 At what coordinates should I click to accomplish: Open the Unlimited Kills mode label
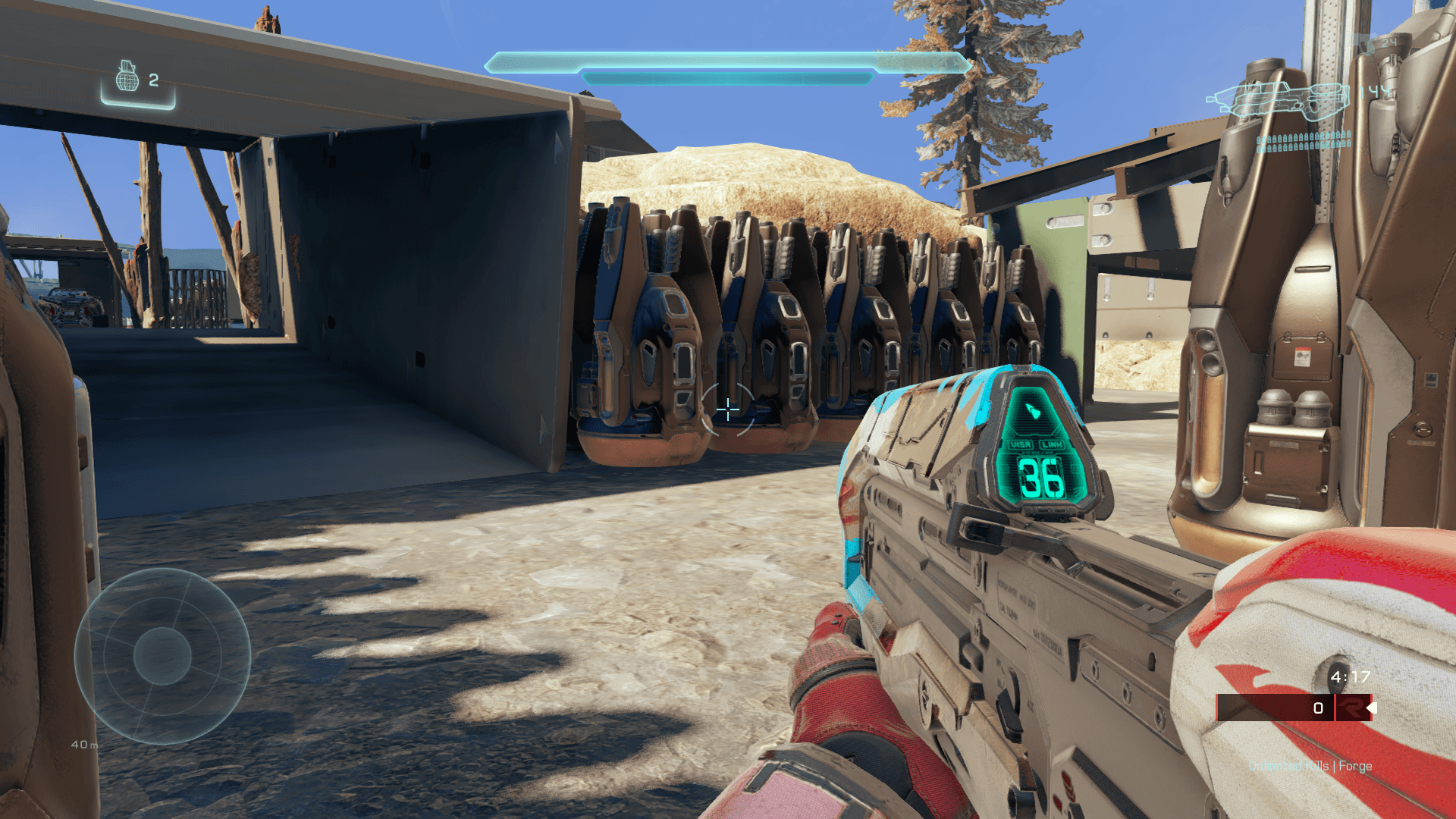(1289, 765)
